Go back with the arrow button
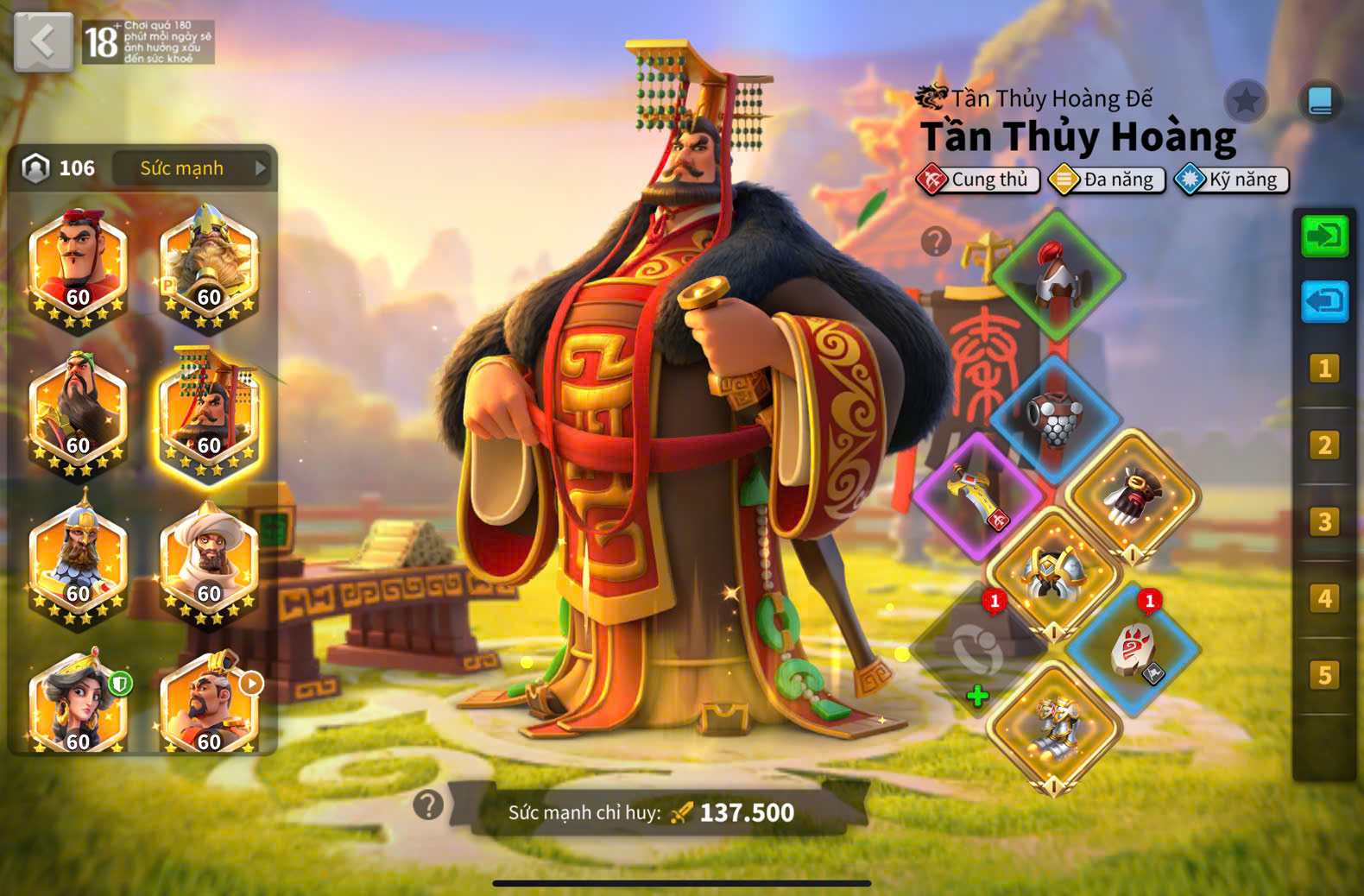 tap(43, 41)
